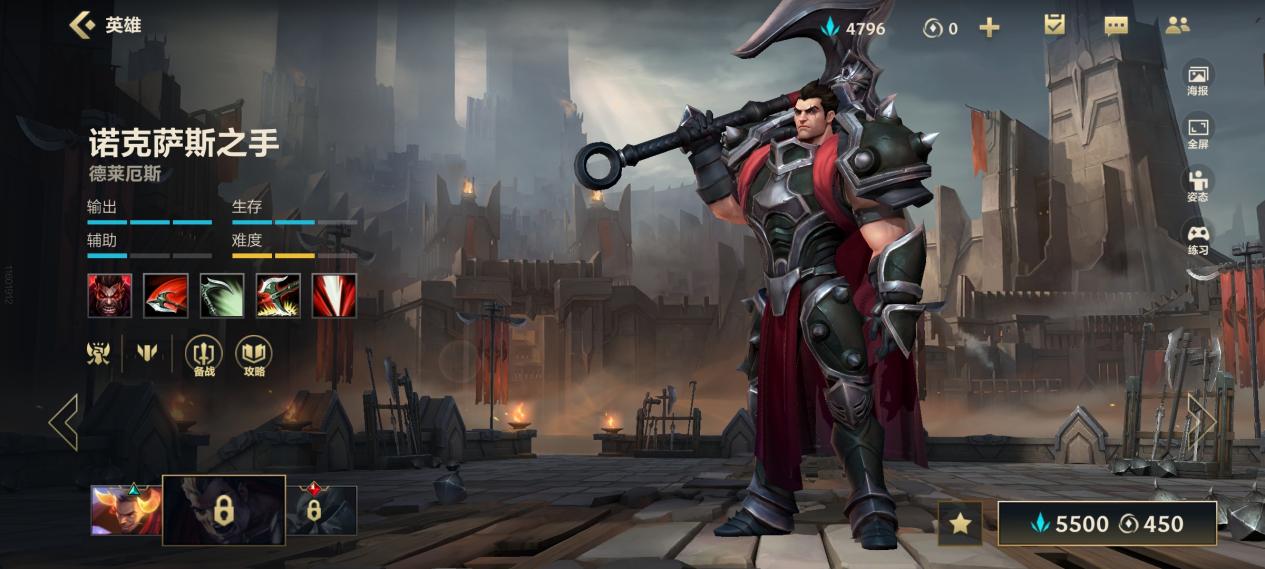The width and height of the screenshot is (1265, 569).
Task: Select the Apprehend axe-pull ability icon
Action: click(x=278, y=296)
